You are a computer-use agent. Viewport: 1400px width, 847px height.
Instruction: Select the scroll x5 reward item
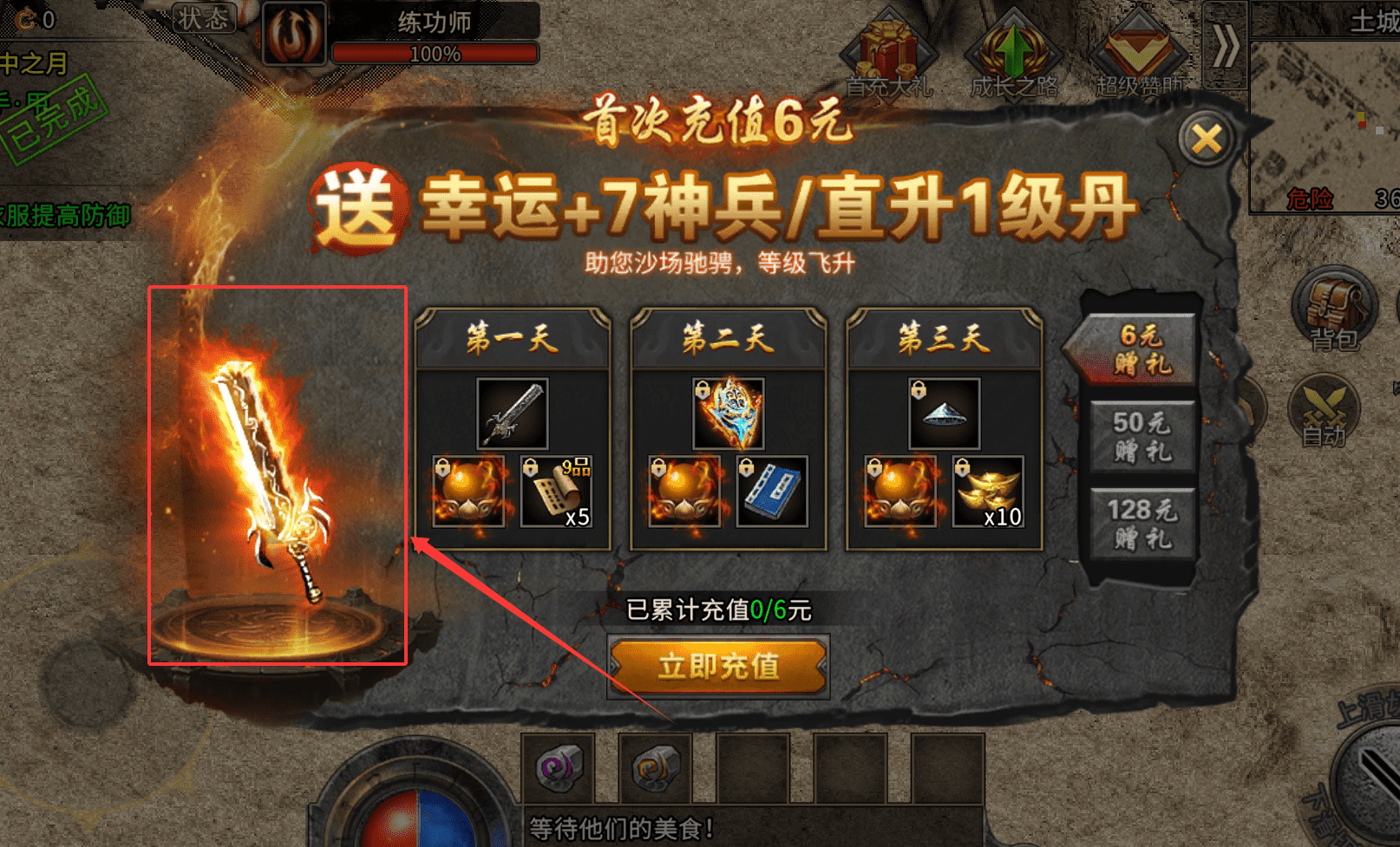pyautogui.click(x=556, y=492)
